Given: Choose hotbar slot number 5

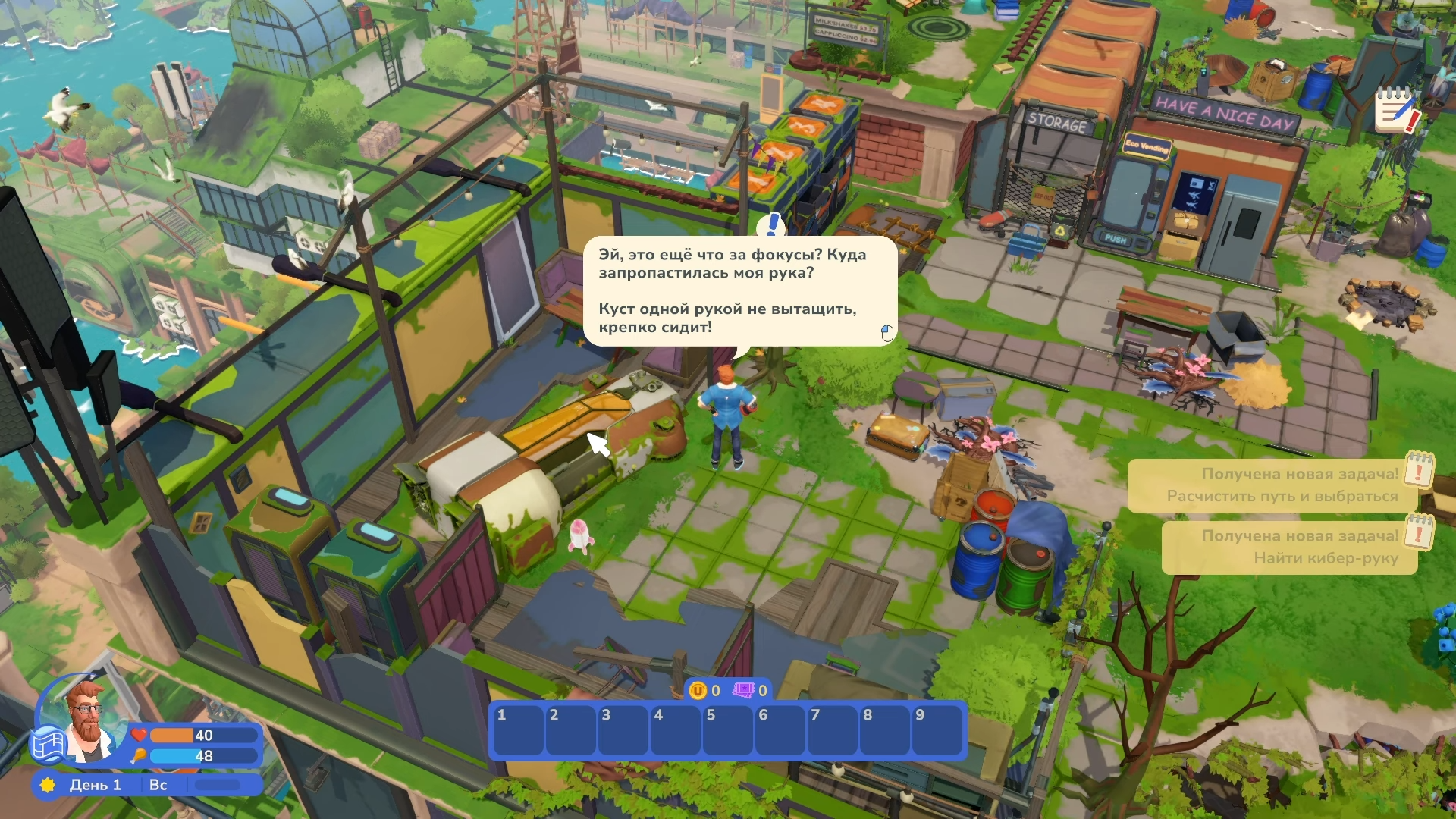Looking at the screenshot, I should (x=727, y=730).
